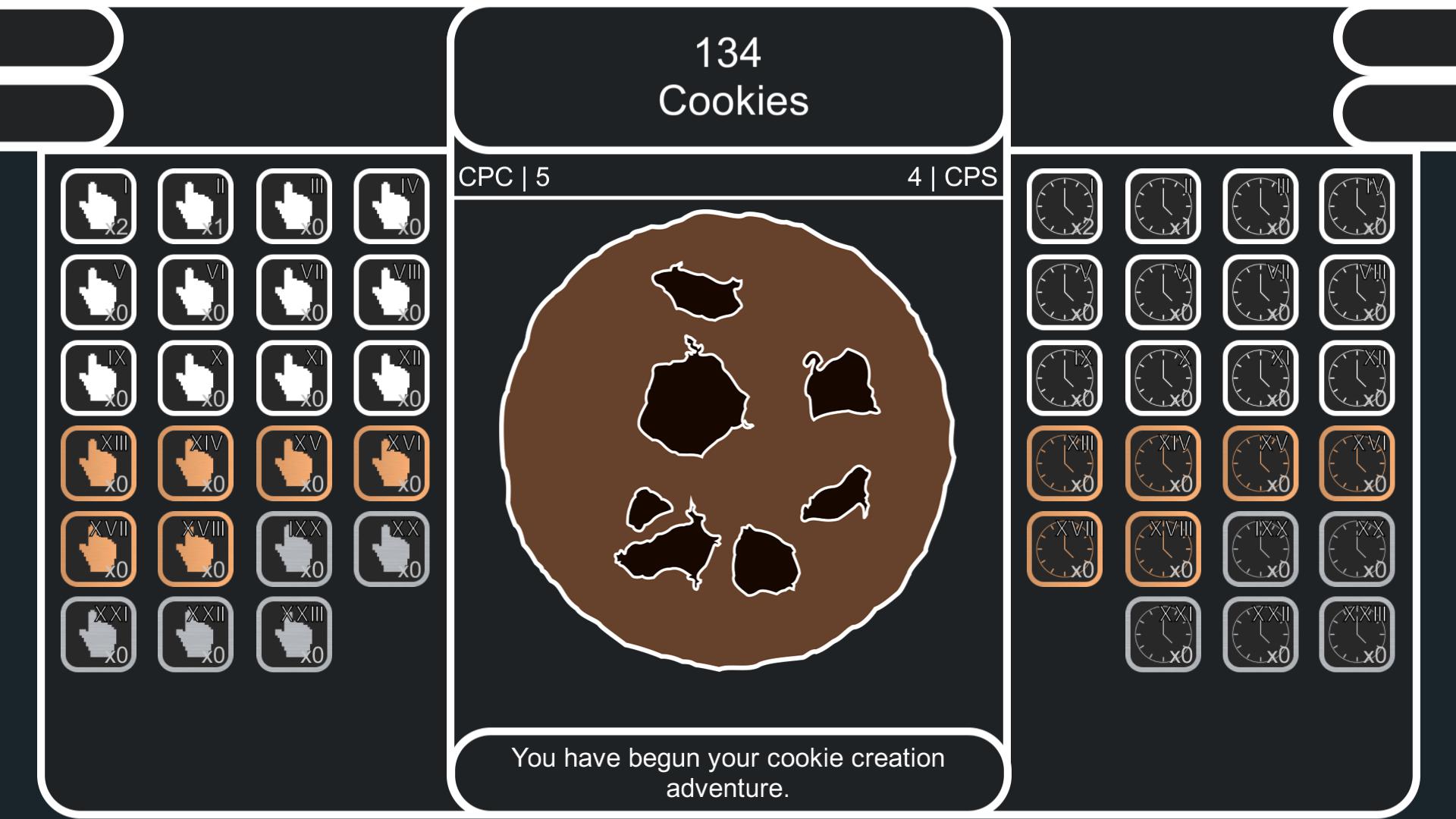This screenshot has height=819, width=1456.
Task: Buy clock upgrade I with x2 owned
Action: tap(1065, 206)
